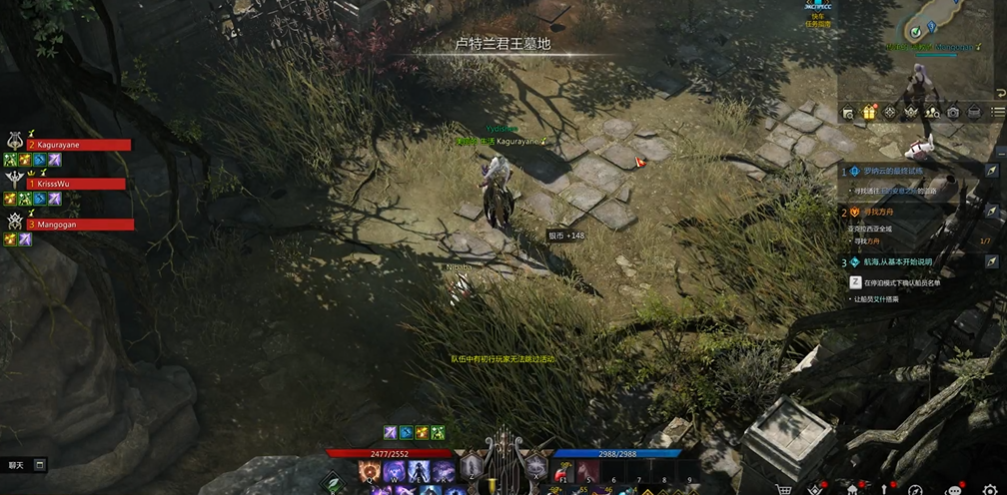Click the compass button beside quest 1
This screenshot has width=1007, height=495.
[992, 172]
